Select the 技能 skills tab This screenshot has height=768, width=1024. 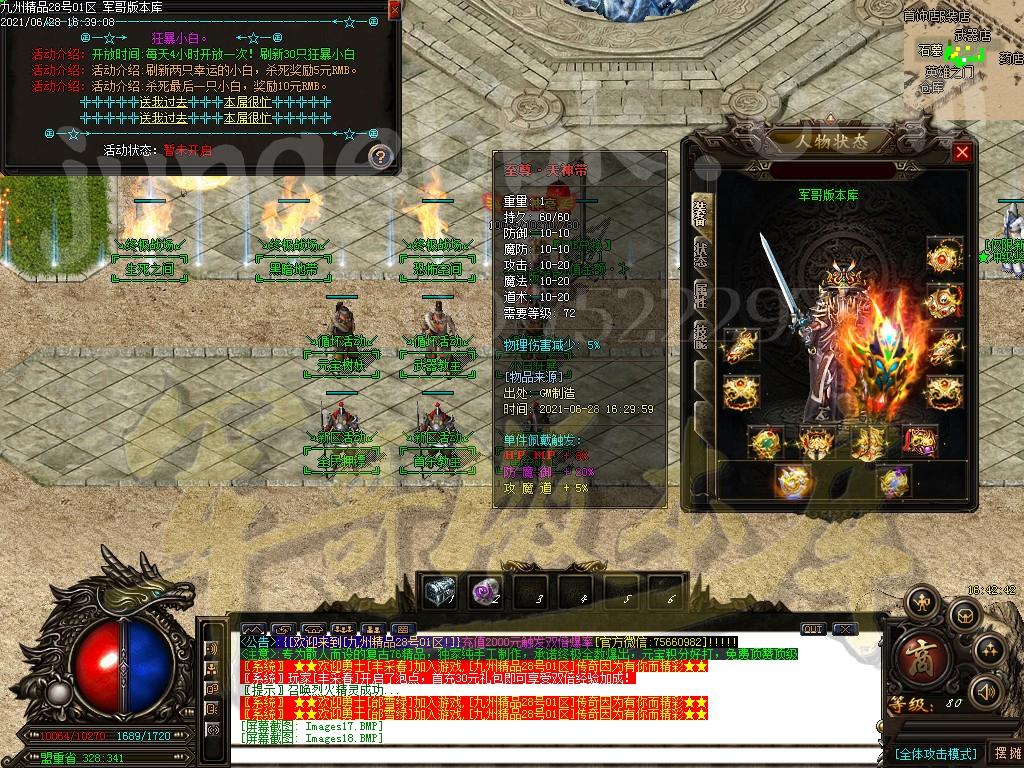coord(700,338)
